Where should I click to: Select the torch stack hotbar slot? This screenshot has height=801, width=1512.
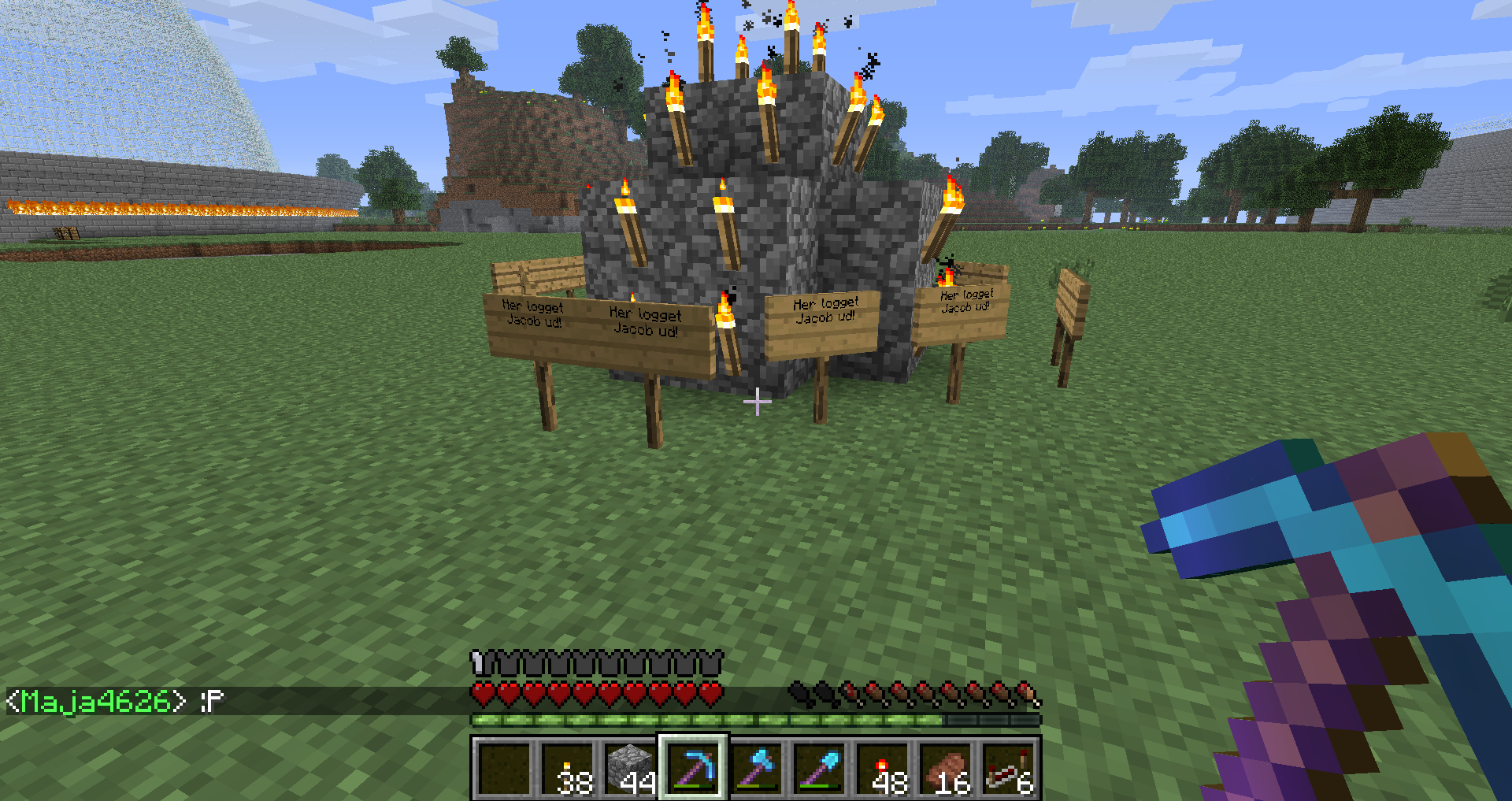567,768
